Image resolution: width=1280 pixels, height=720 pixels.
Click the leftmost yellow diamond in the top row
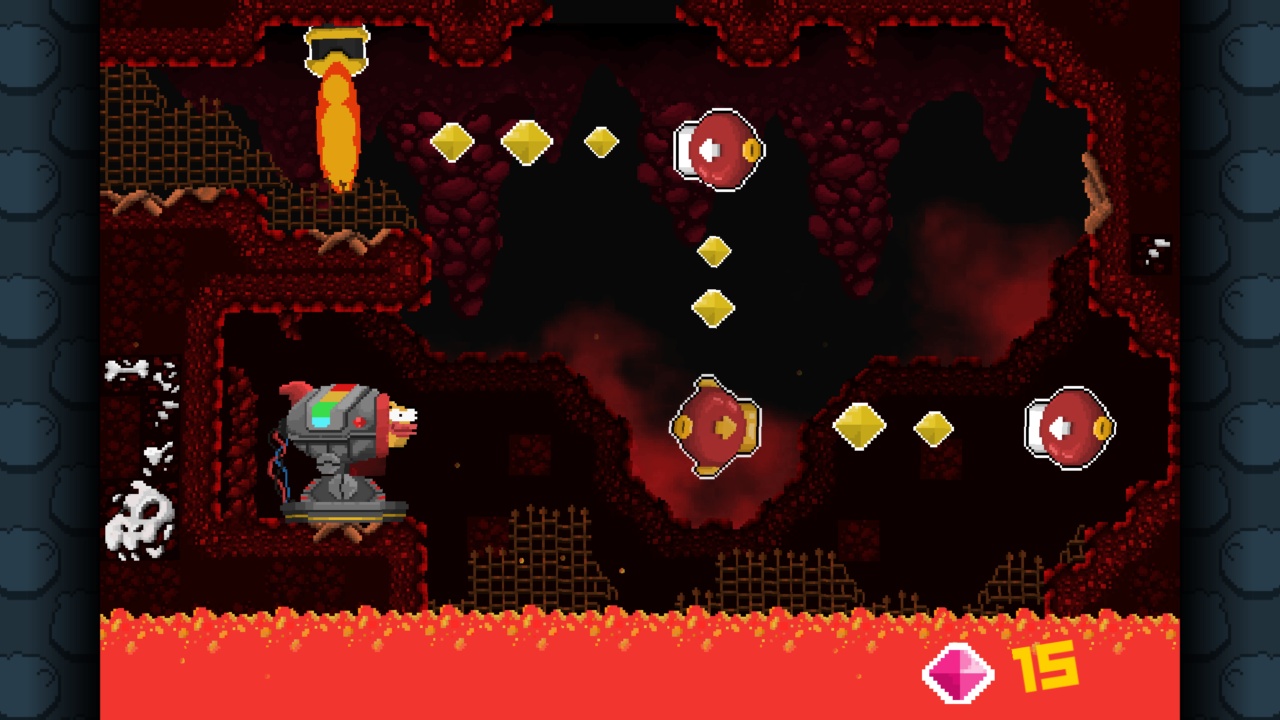[x=450, y=142]
